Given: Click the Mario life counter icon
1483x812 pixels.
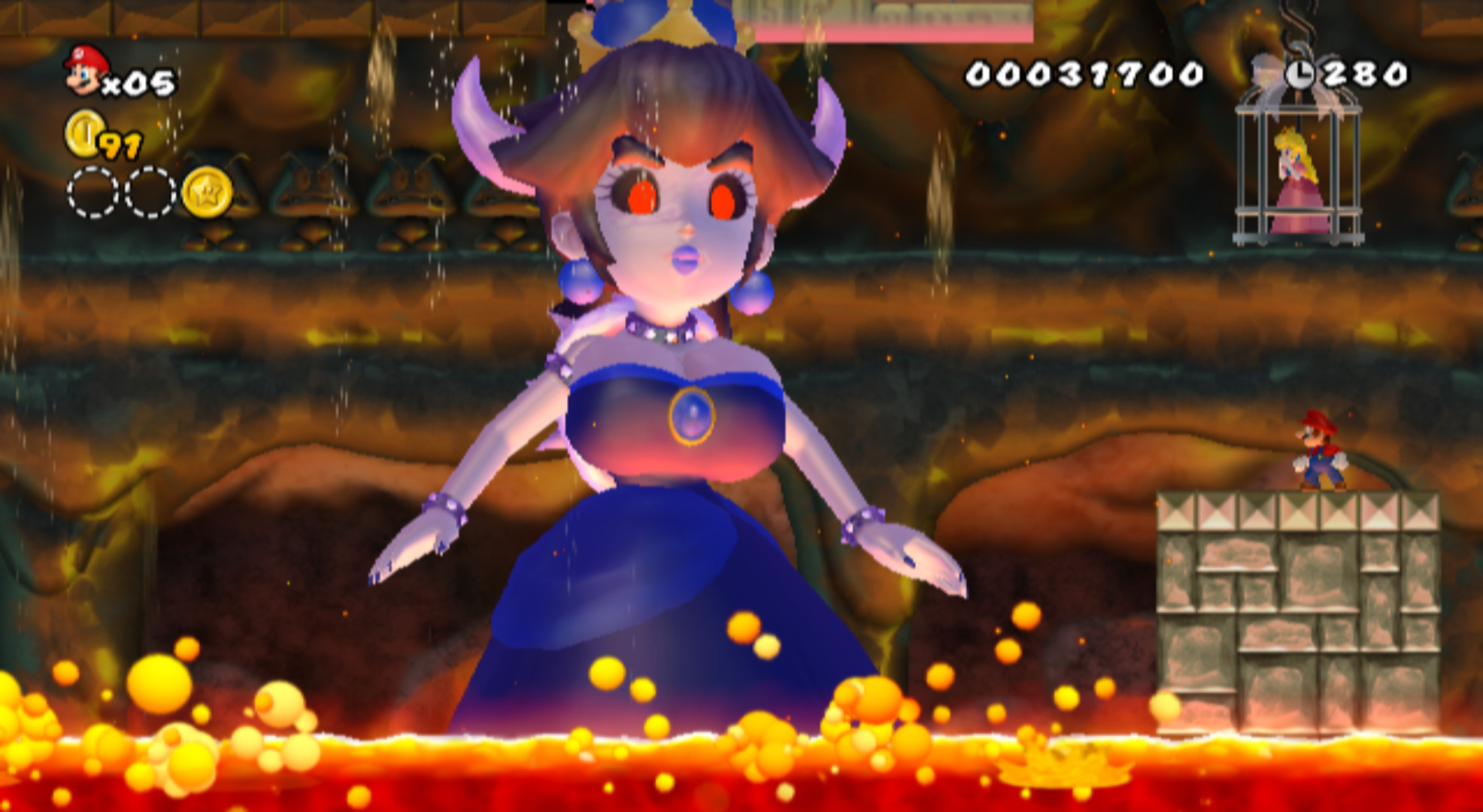Looking at the screenshot, I should coord(85,71).
